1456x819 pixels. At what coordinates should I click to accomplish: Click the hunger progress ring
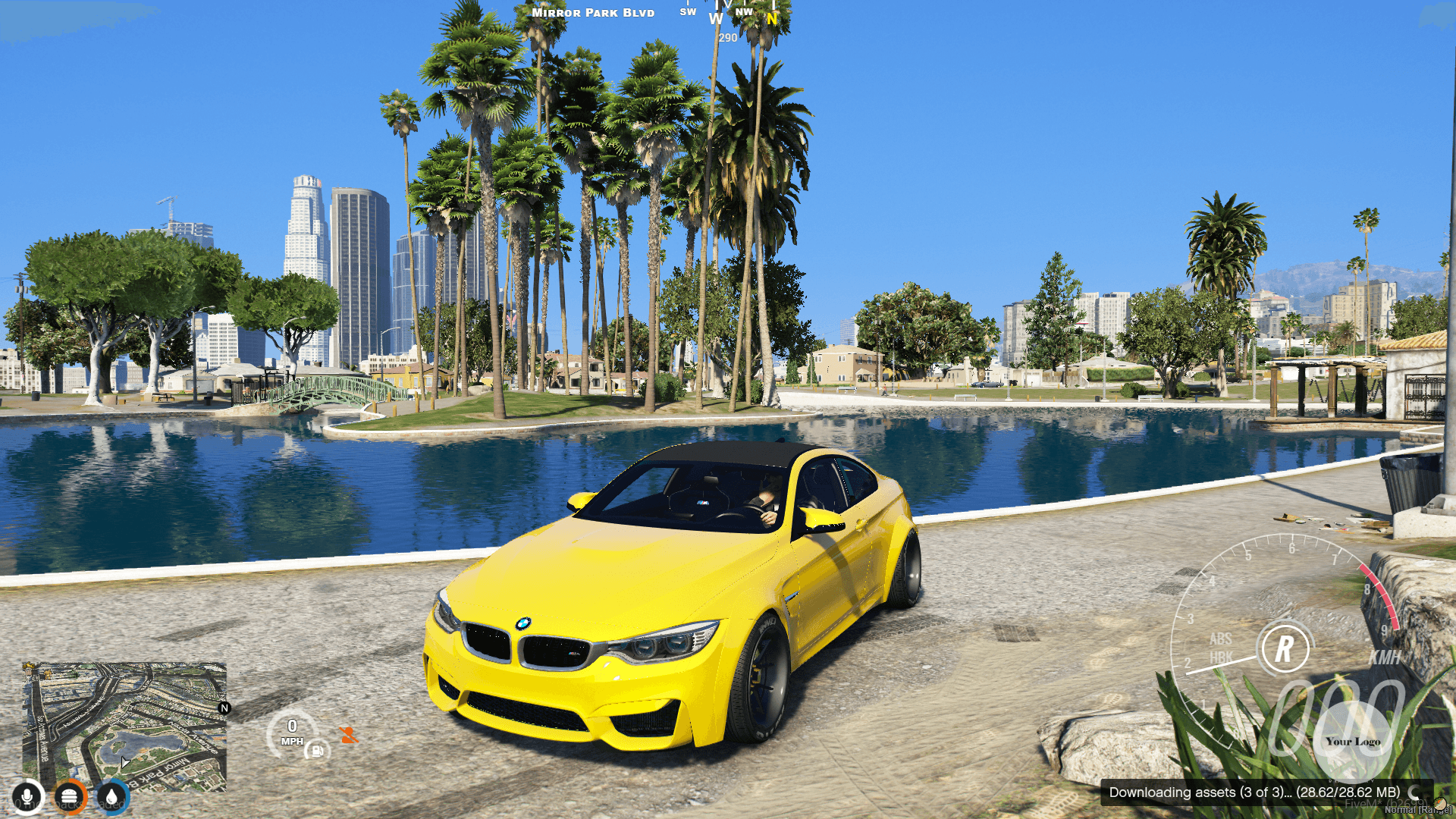(x=71, y=797)
